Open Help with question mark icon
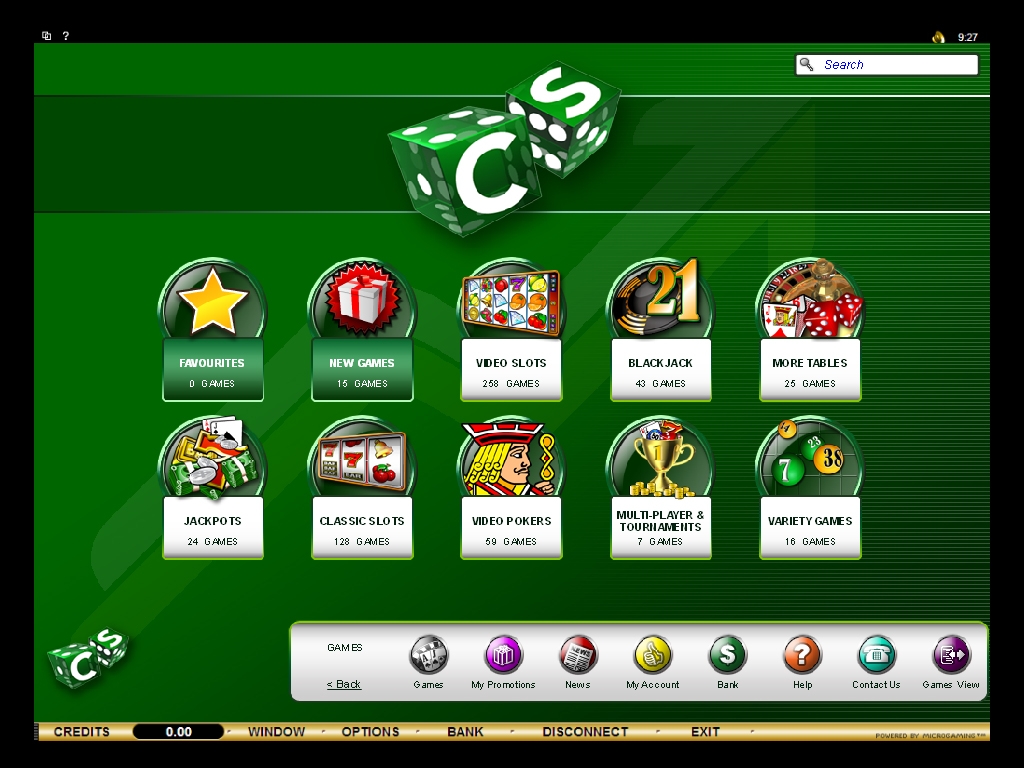 tap(802, 656)
